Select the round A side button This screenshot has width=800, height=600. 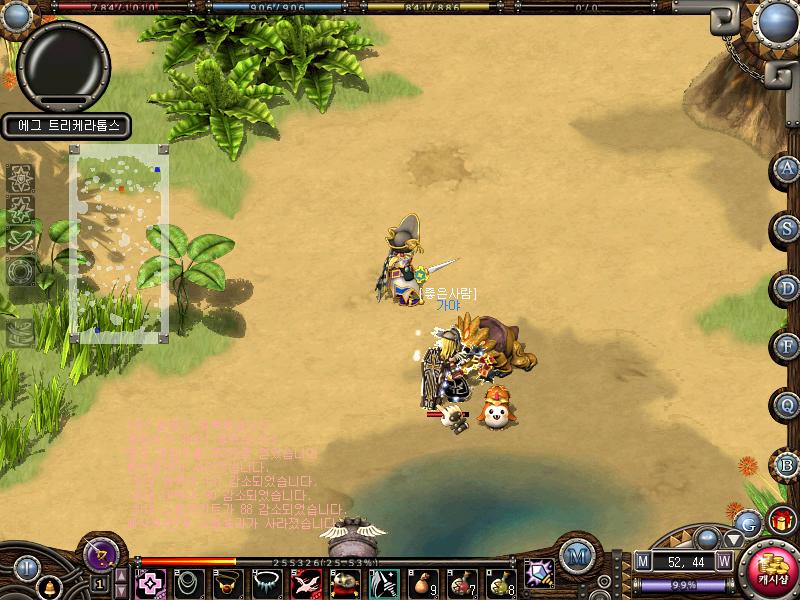[x=787, y=169]
